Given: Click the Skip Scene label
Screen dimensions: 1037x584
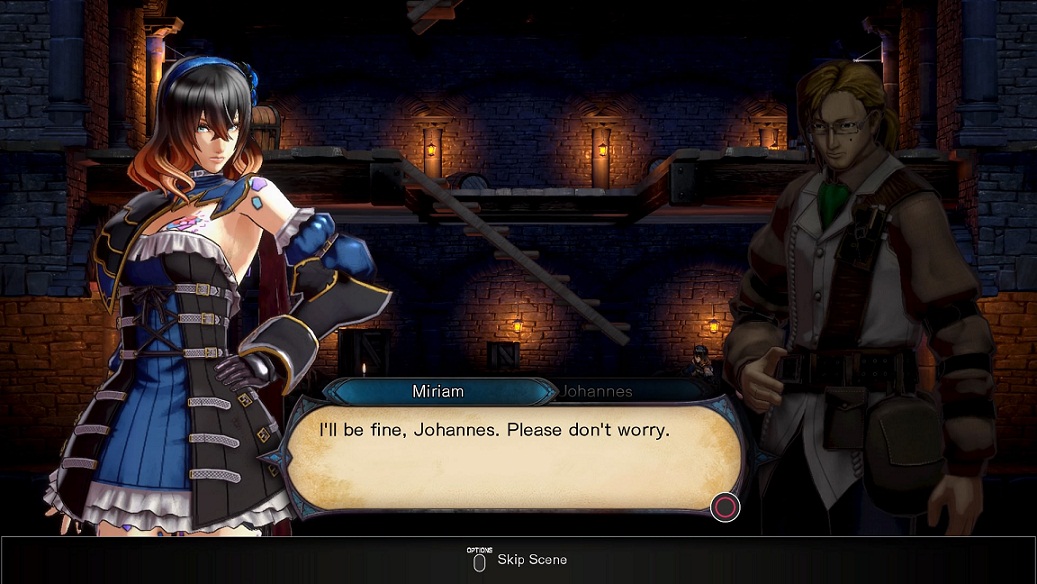Looking at the screenshot, I should click(x=531, y=559).
